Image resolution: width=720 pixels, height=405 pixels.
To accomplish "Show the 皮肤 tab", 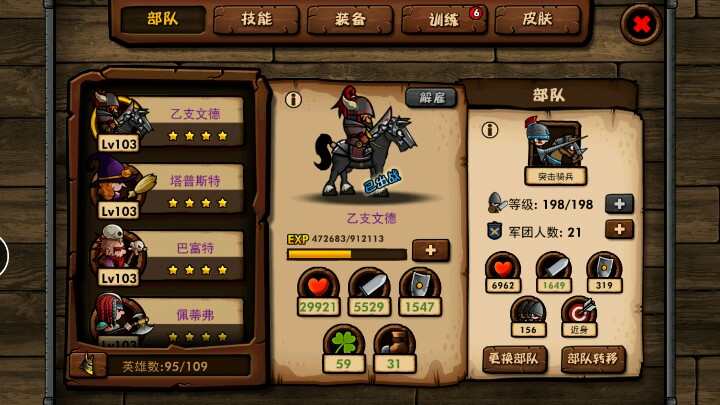I will [x=536, y=19].
